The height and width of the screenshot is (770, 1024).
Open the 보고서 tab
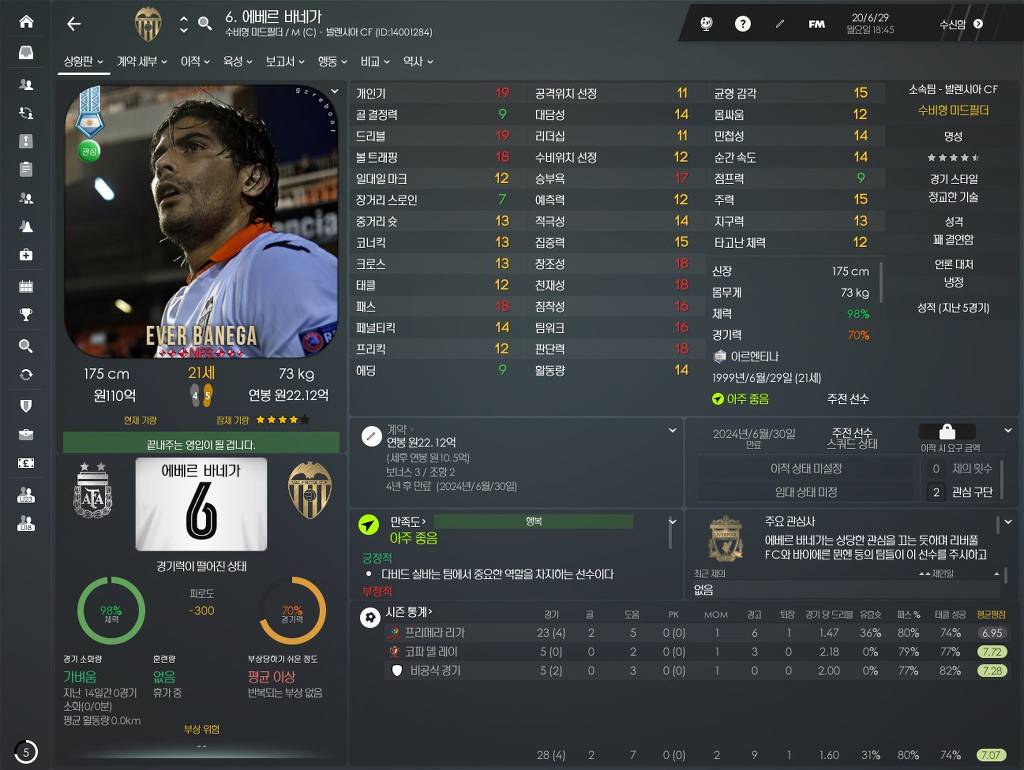(x=285, y=62)
